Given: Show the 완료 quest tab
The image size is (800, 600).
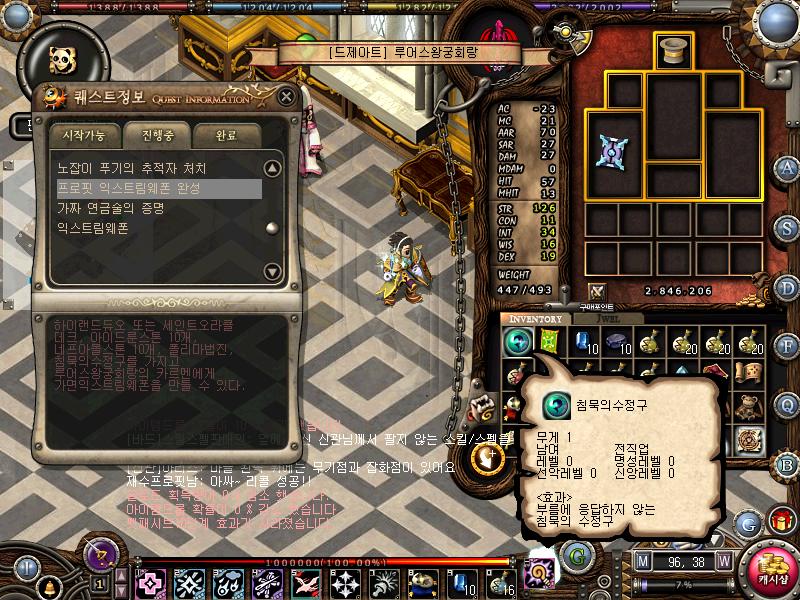Looking at the screenshot, I should [226, 135].
